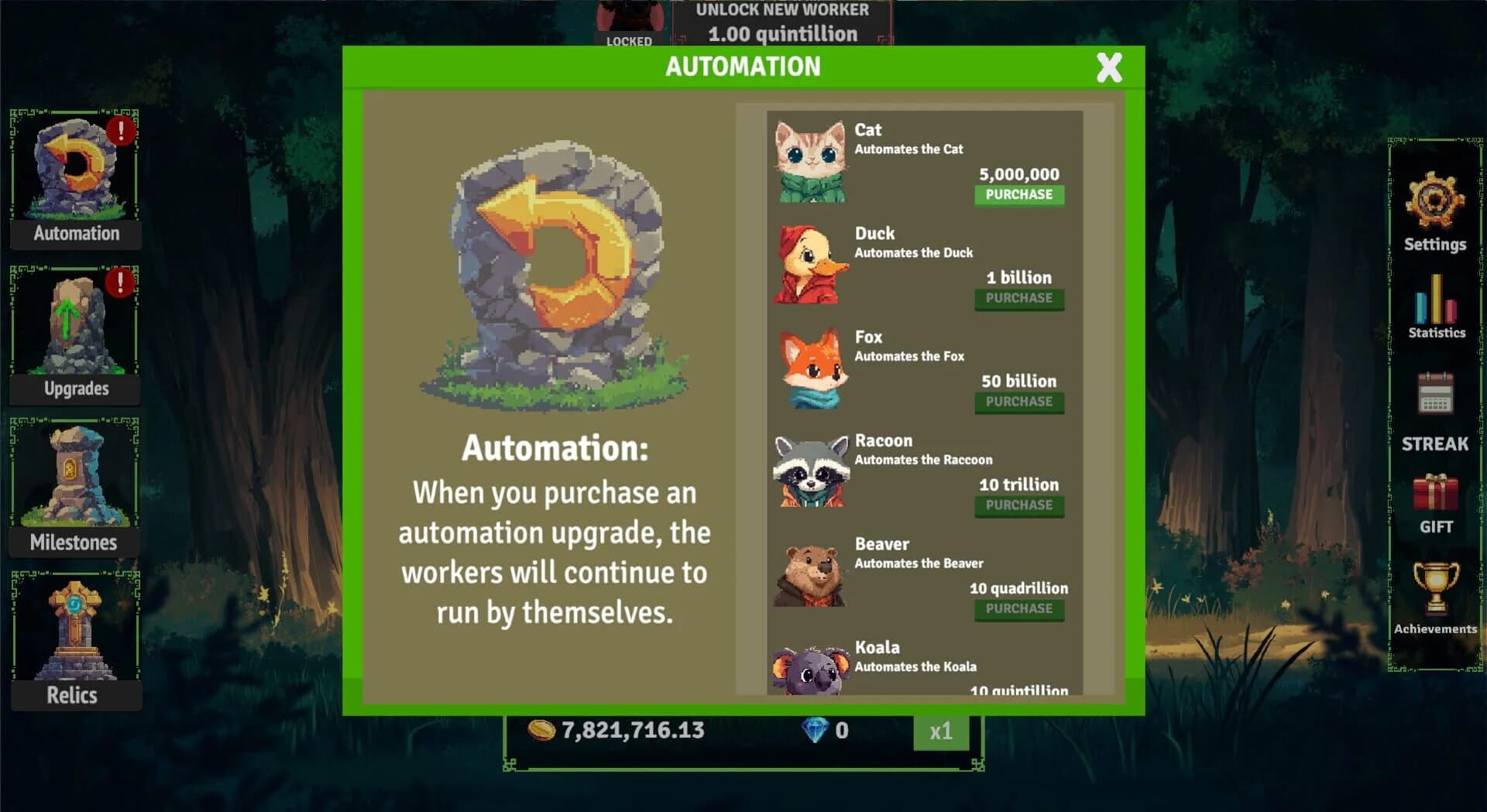Viewport: 1487px width, 812px height.
Task: Open Achievements via the trophy icon
Action: coord(1437,591)
